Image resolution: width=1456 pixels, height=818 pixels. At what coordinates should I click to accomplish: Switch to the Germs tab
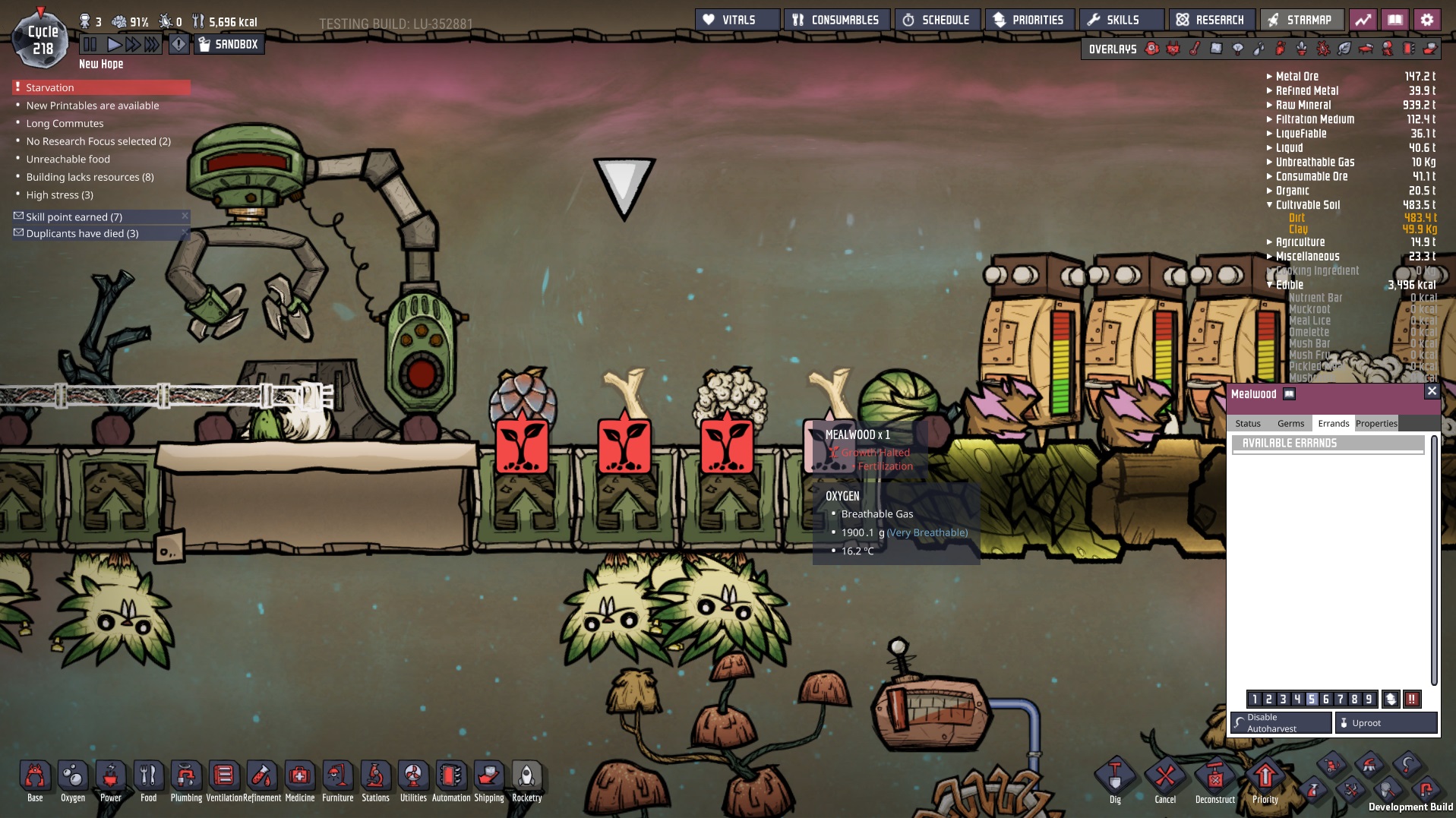[1290, 424]
